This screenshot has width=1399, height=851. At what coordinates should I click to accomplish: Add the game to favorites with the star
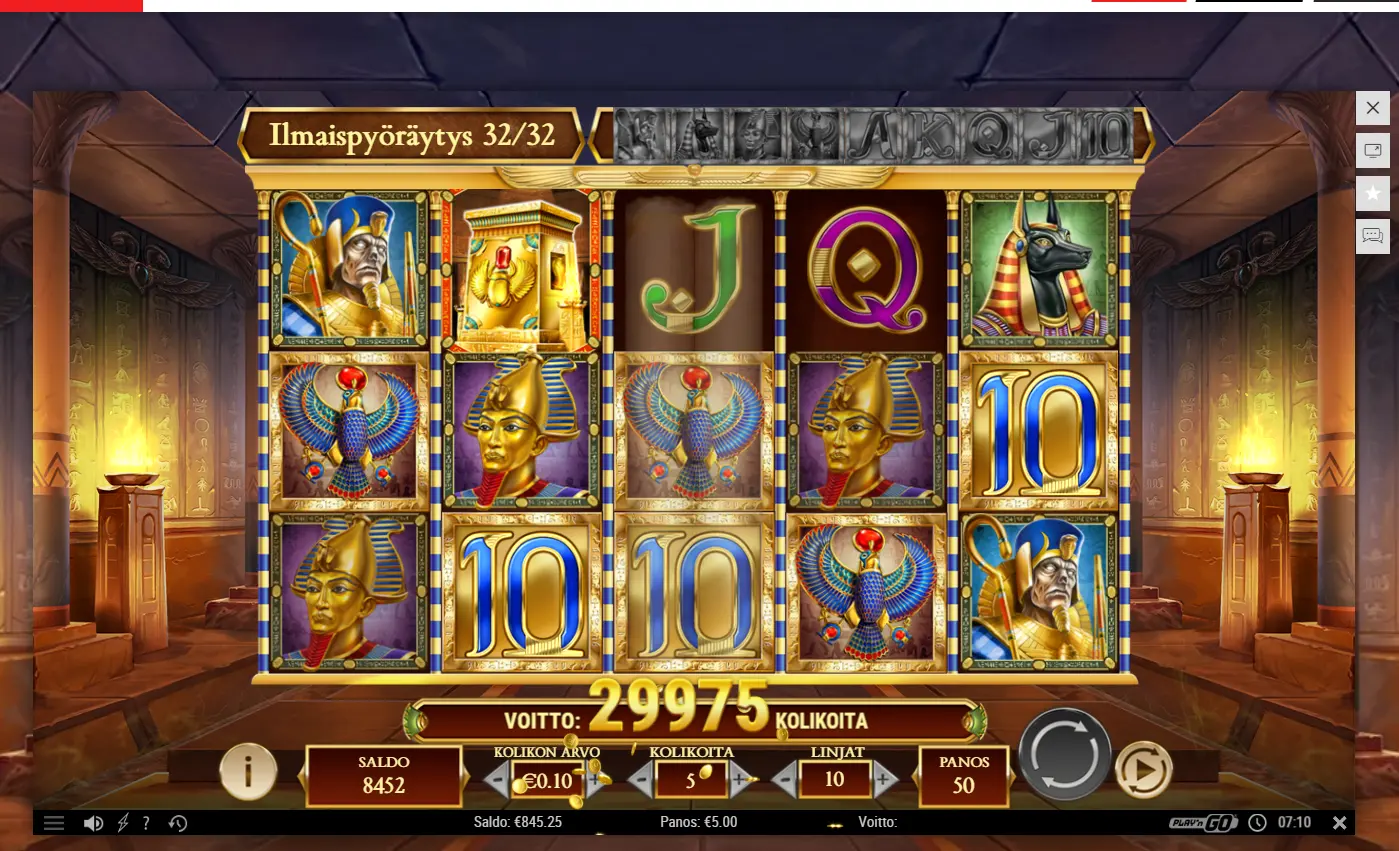(x=1372, y=194)
